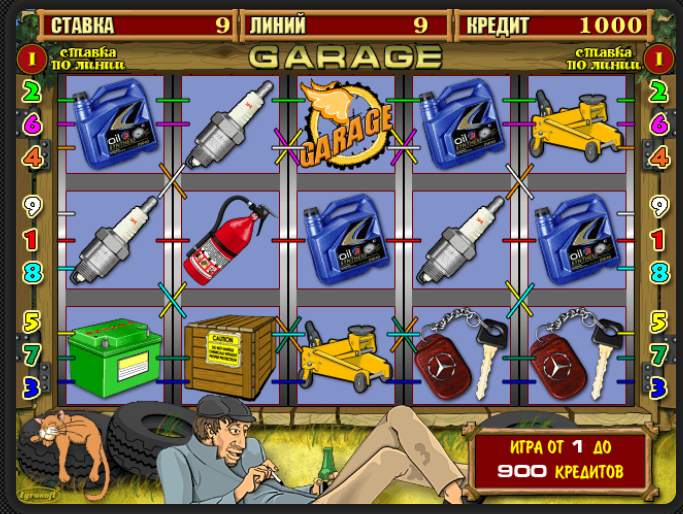Image resolution: width=683 pixels, height=514 pixels.
Task: Select green payline 7 marker on right side
Action: [x=658, y=354]
